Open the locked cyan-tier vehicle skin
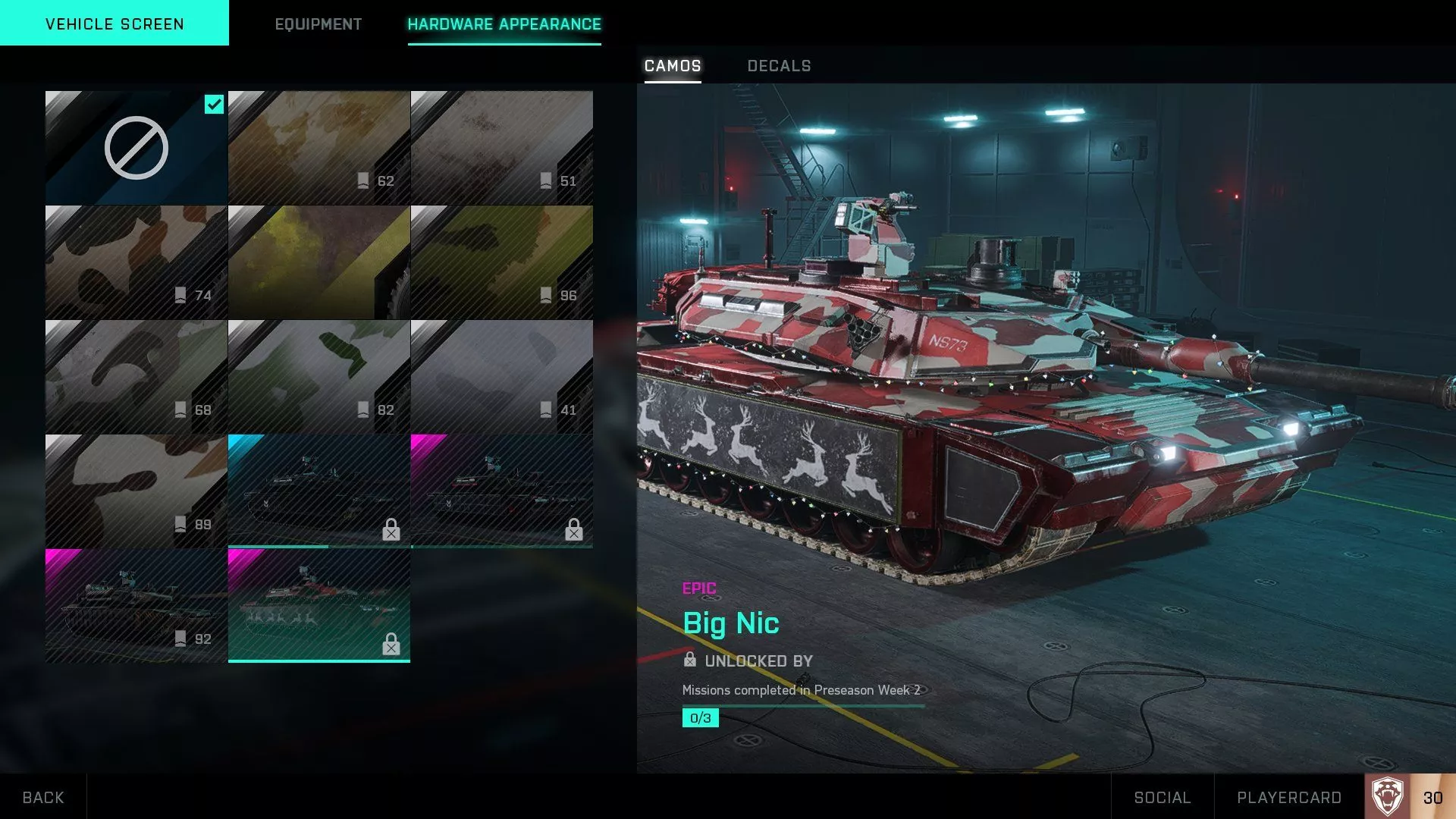The image size is (1456, 819). 318,489
